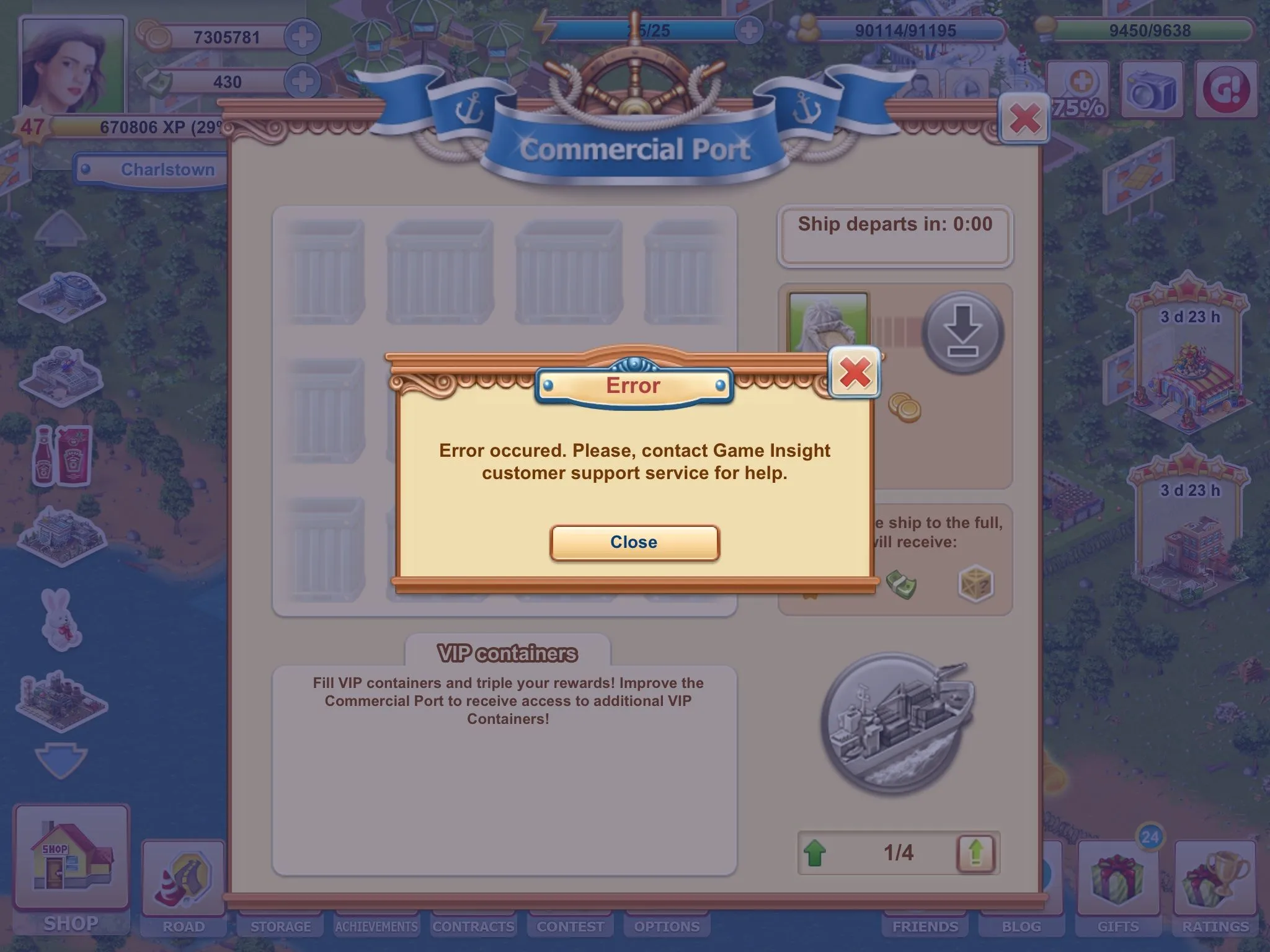This screenshot has width=1270, height=952.
Task: Open the Options menu
Action: coord(667,926)
